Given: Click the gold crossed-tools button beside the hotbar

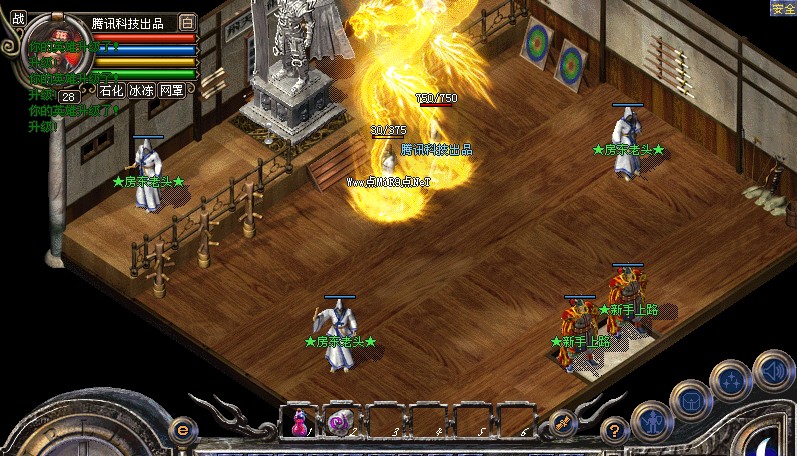Looking at the screenshot, I should (562, 424).
